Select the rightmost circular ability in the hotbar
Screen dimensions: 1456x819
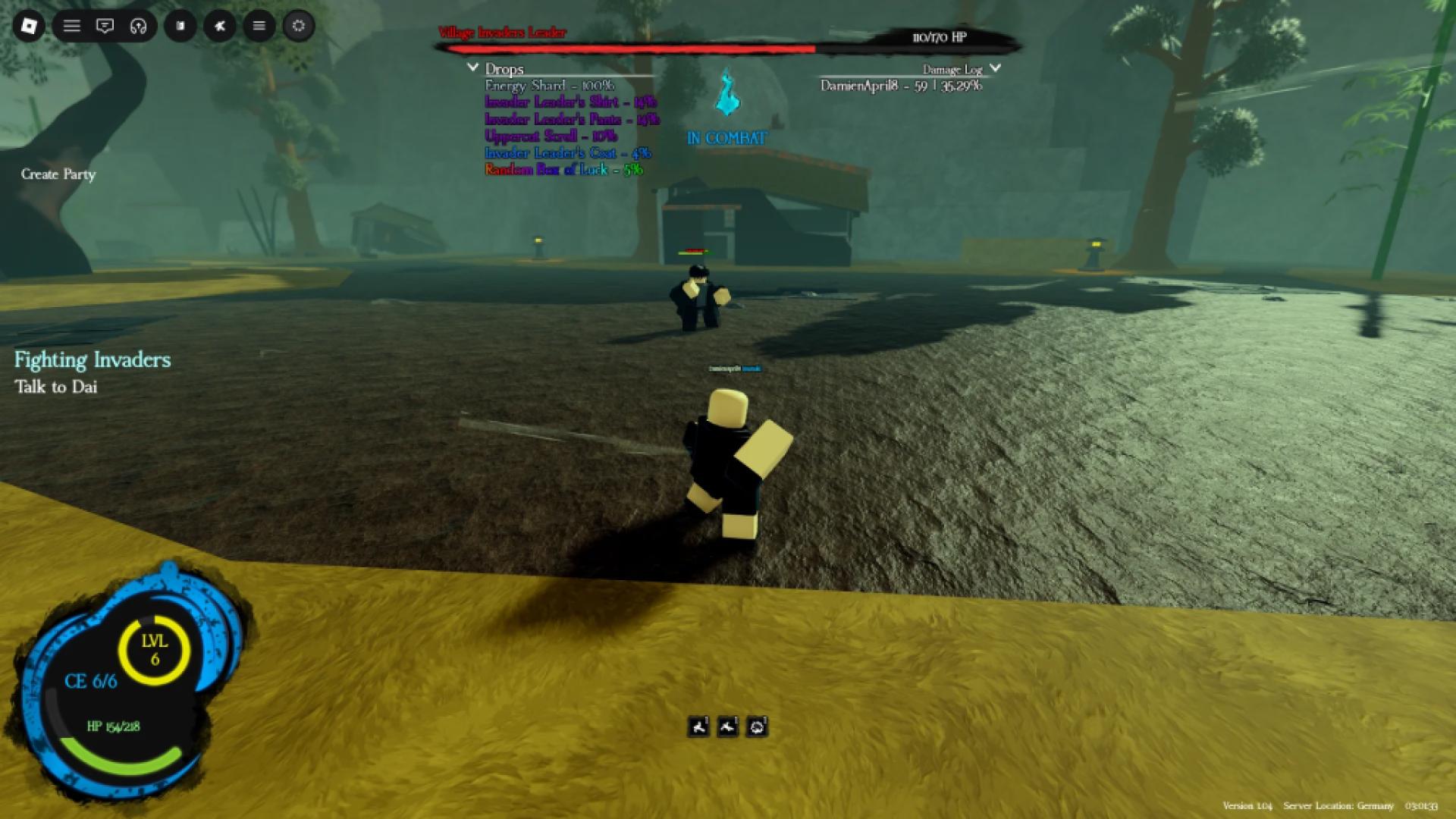[756, 726]
